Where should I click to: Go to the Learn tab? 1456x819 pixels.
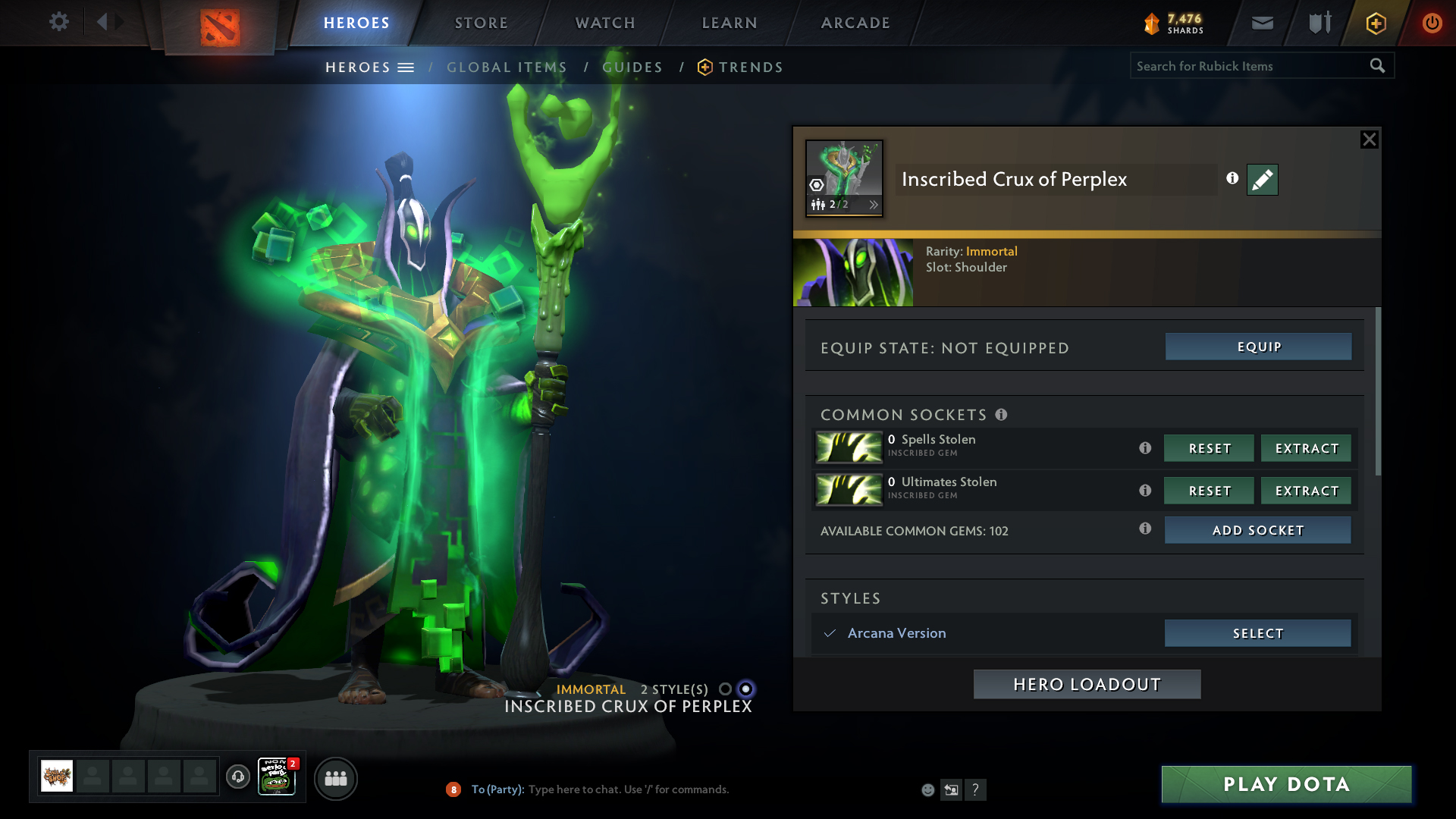pyautogui.click(x=730, y=23)
